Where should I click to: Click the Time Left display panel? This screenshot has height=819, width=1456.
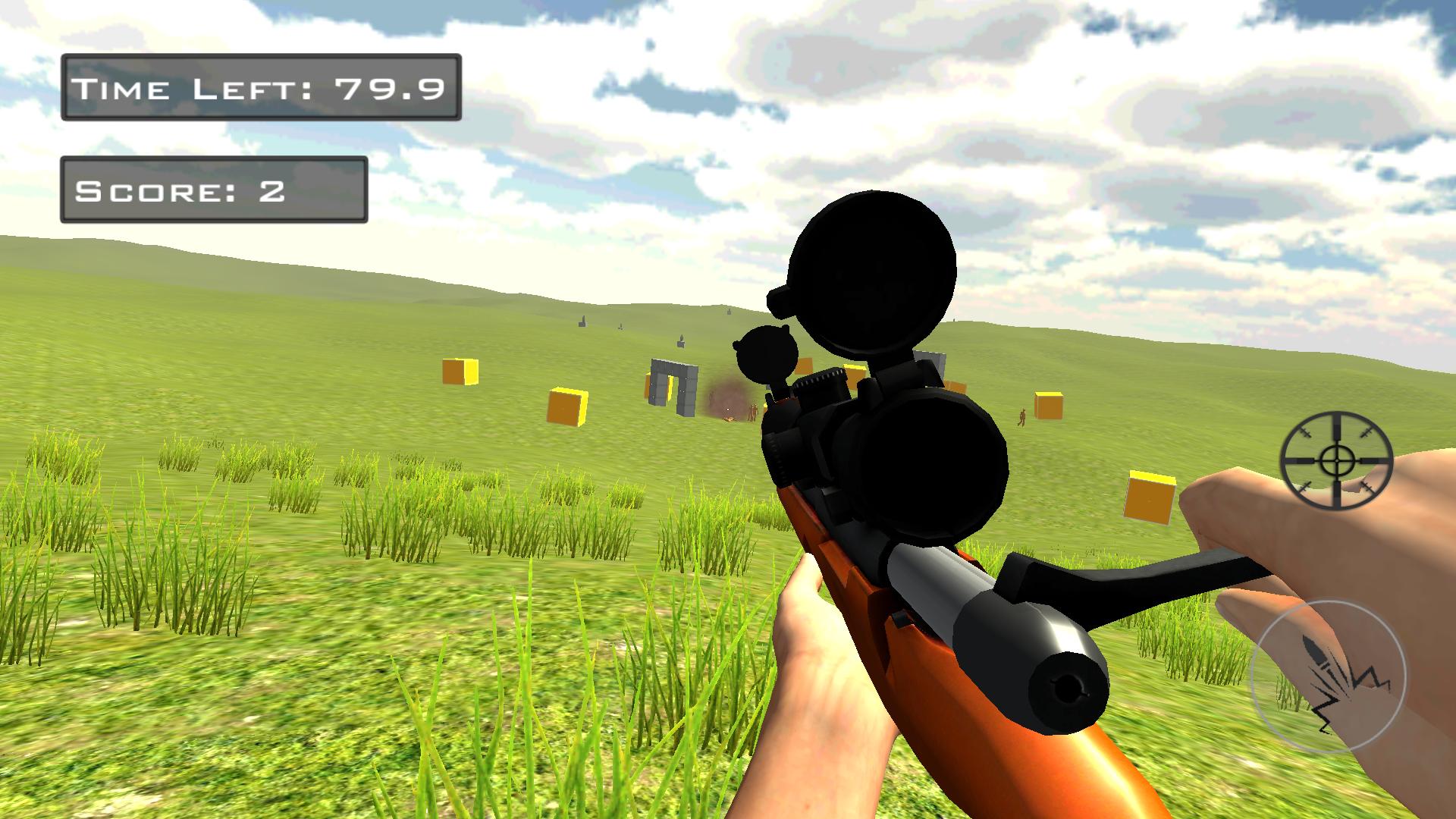pyautogui.click(x=262, y=87)
